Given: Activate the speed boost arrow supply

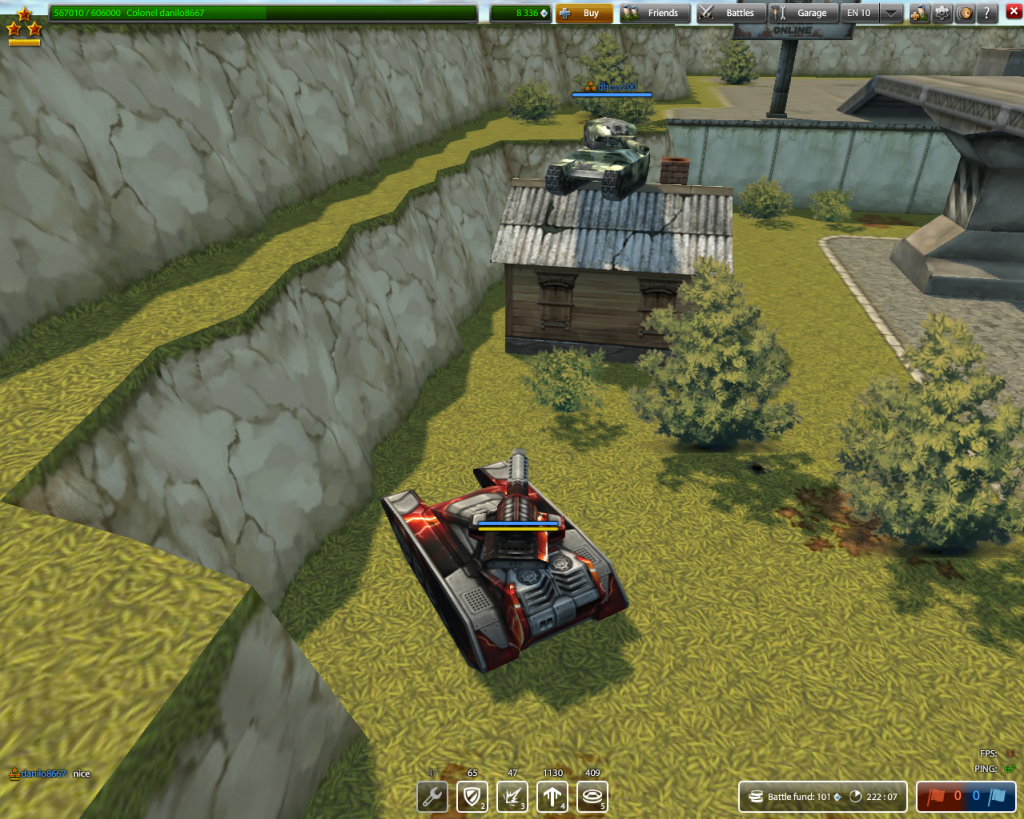Looking at the screenshot, I should (552, 797).
